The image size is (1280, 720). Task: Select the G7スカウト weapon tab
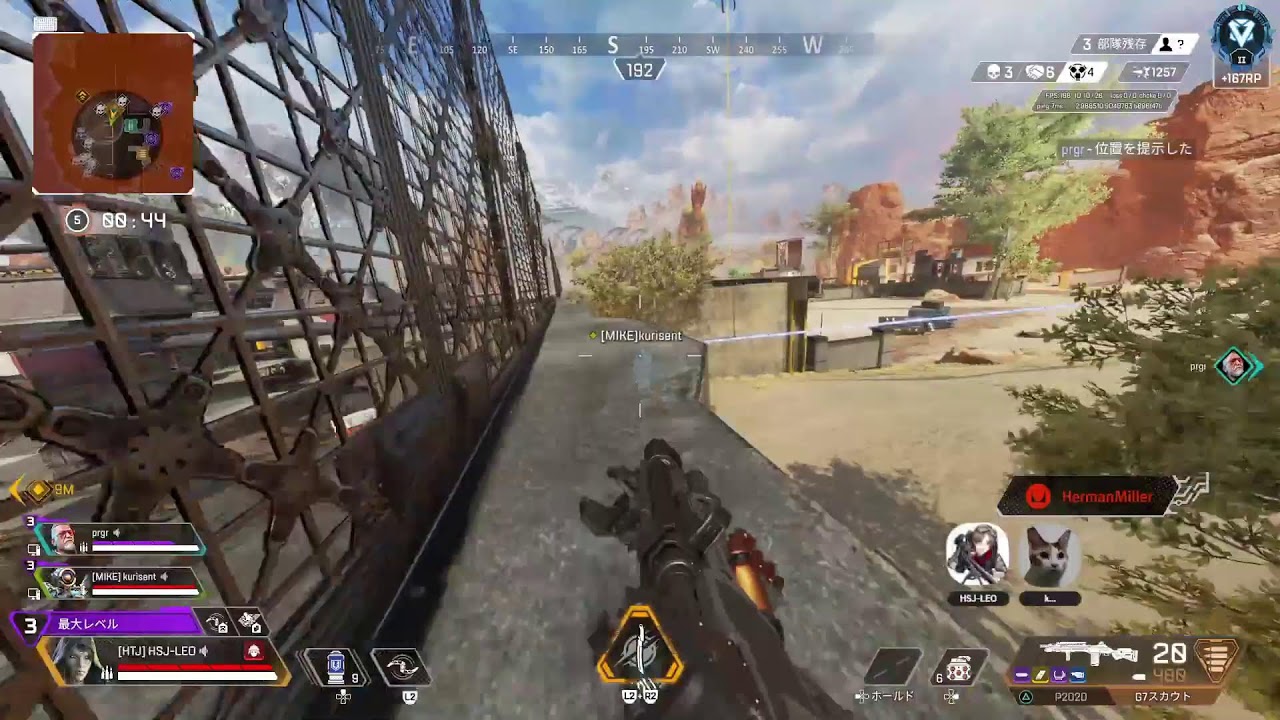[1163, 697]
